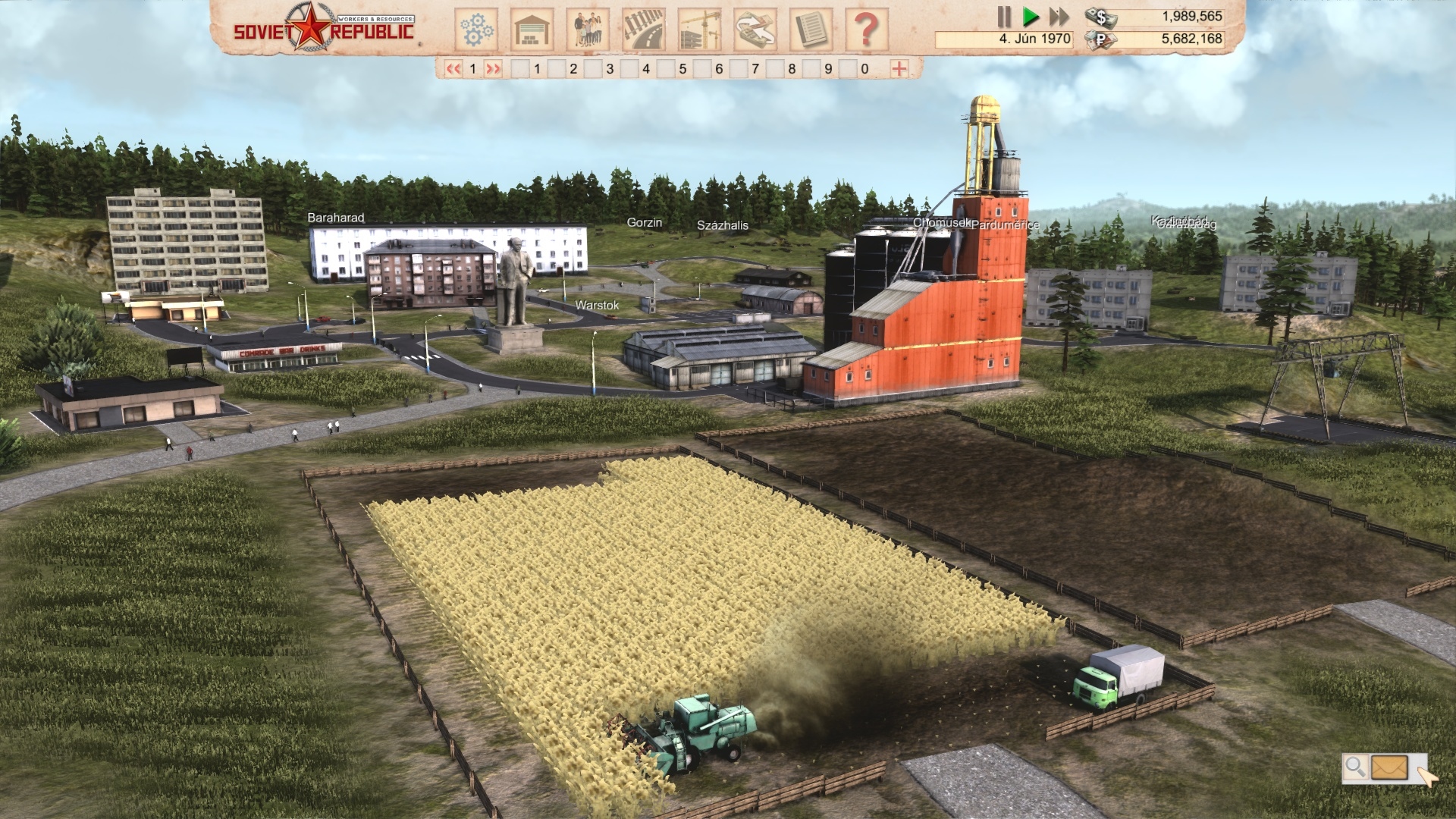Open the crane construction menu
Screen dimensions: 1456x819
(x=699, y=30)
